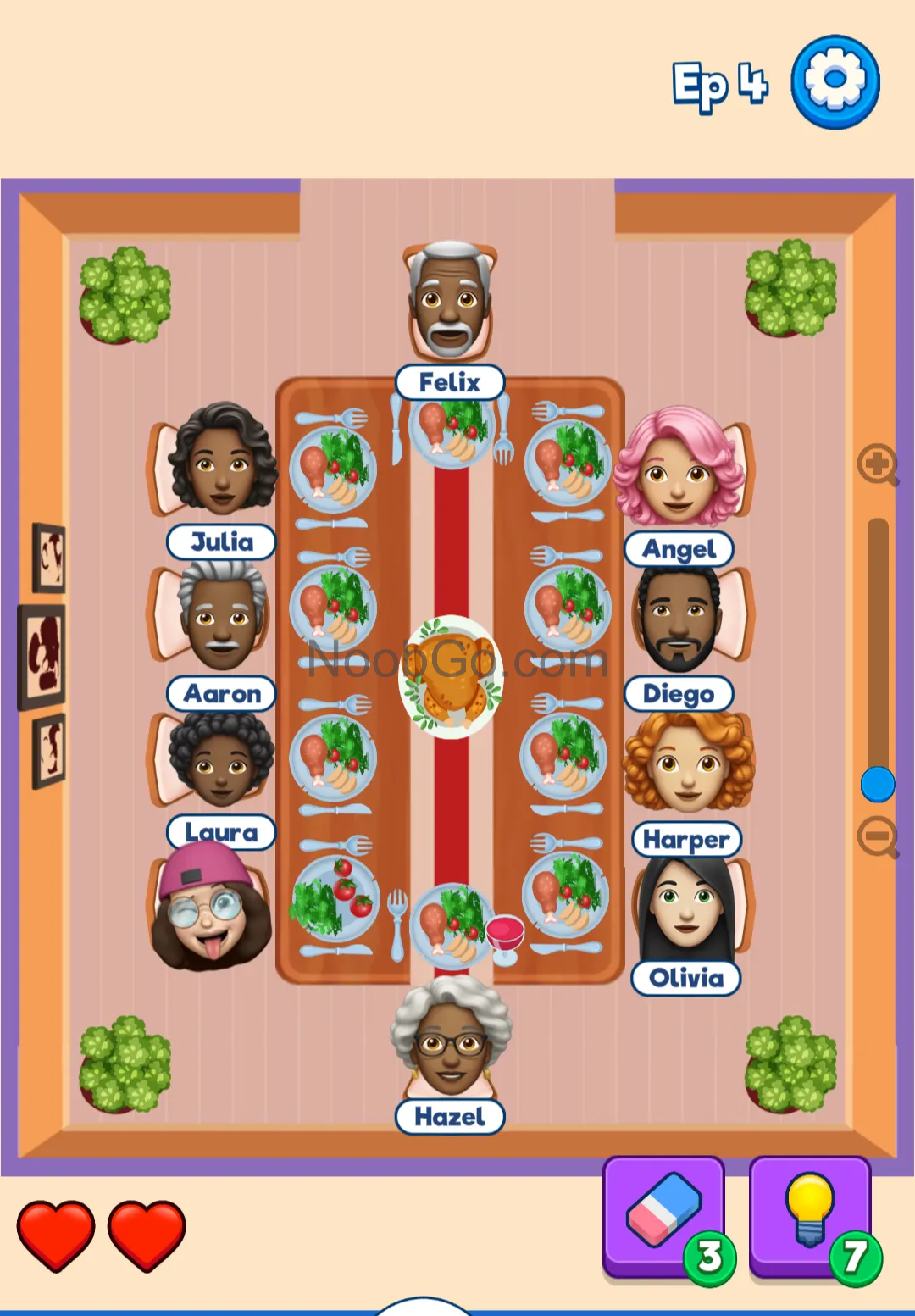Use the lightbulb hint button

click(810, 1217)
